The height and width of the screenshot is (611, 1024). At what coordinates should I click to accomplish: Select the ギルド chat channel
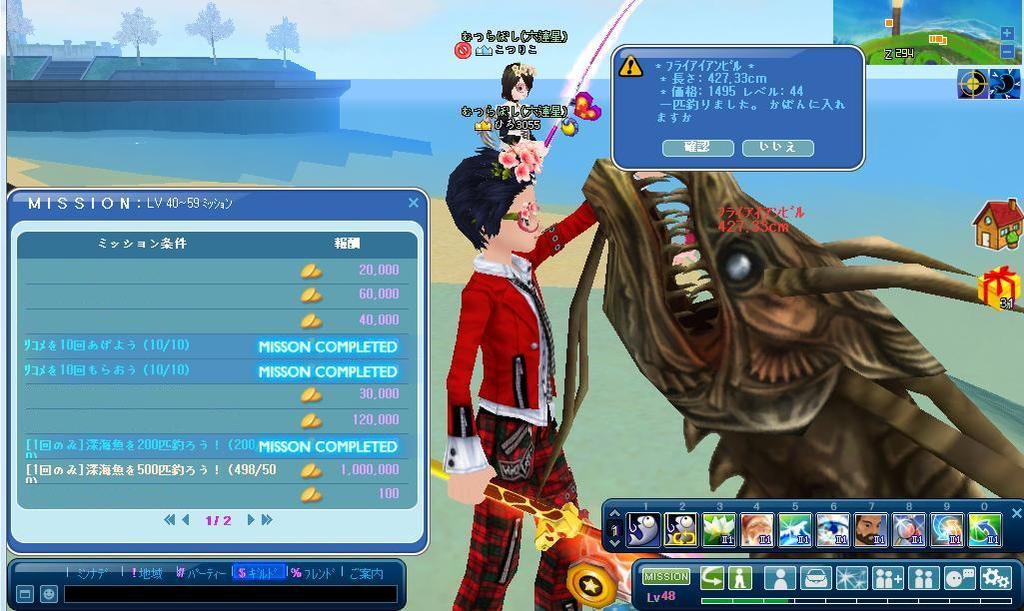click(x=257, y=573)
